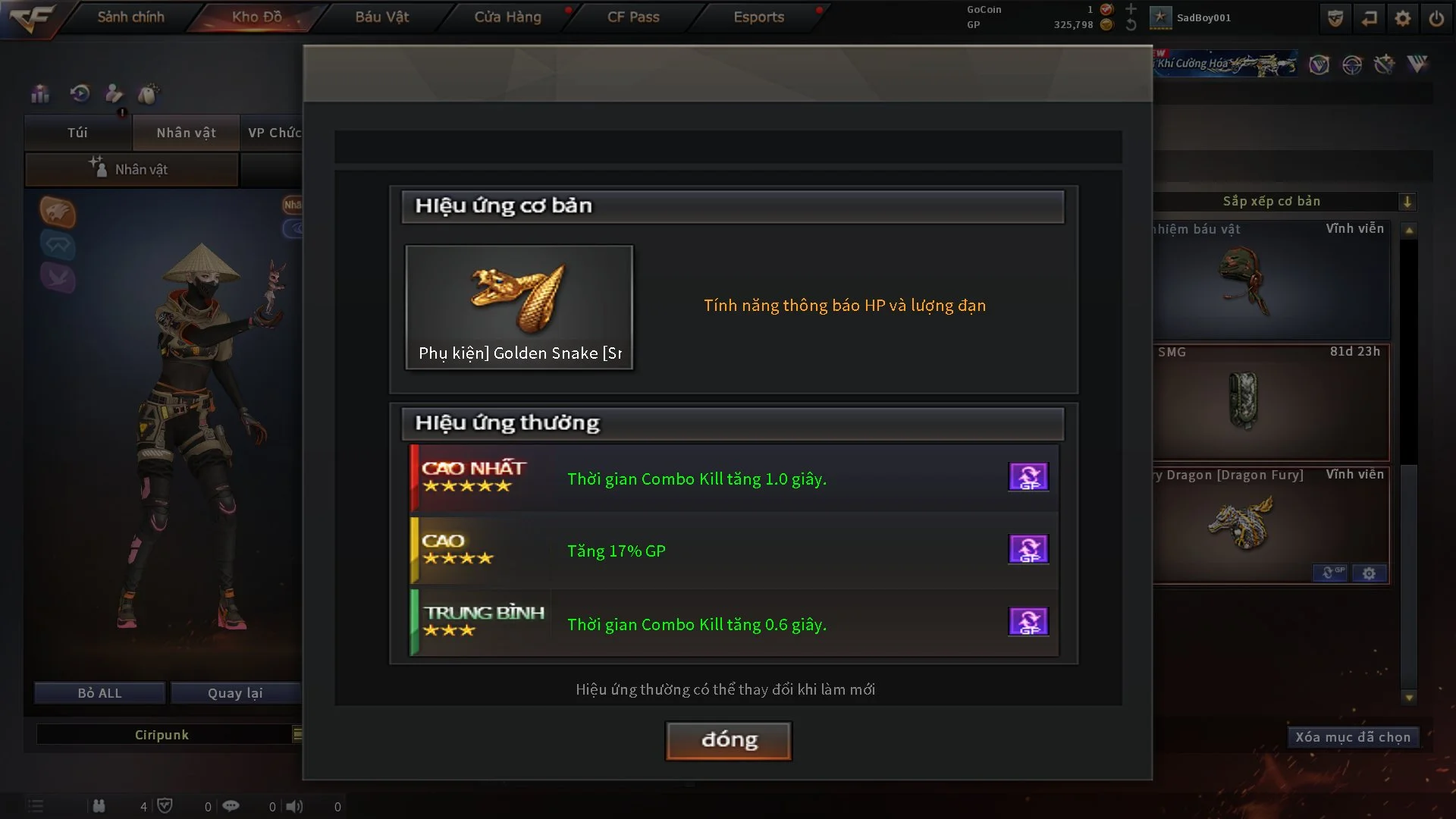The width and height of the screenshot is (1456, 819).
Task: Open the CF Pass tab
Action: pos(633,17)
